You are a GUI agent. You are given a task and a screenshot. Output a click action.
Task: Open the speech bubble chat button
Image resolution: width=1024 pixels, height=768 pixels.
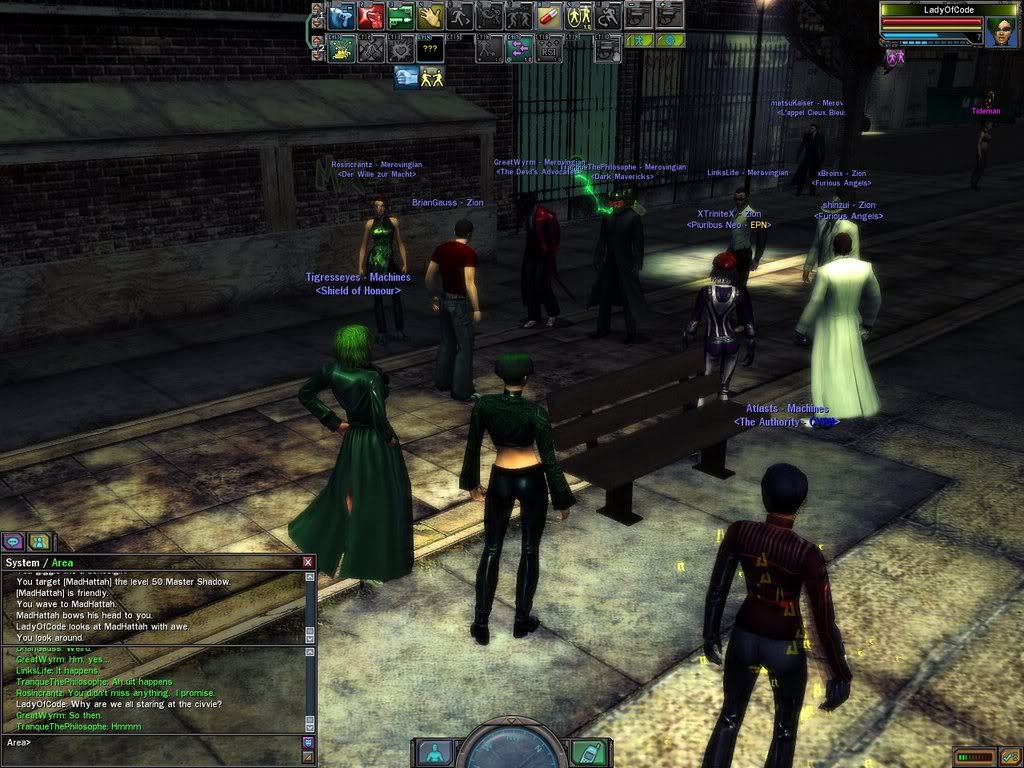click(14, 541)
